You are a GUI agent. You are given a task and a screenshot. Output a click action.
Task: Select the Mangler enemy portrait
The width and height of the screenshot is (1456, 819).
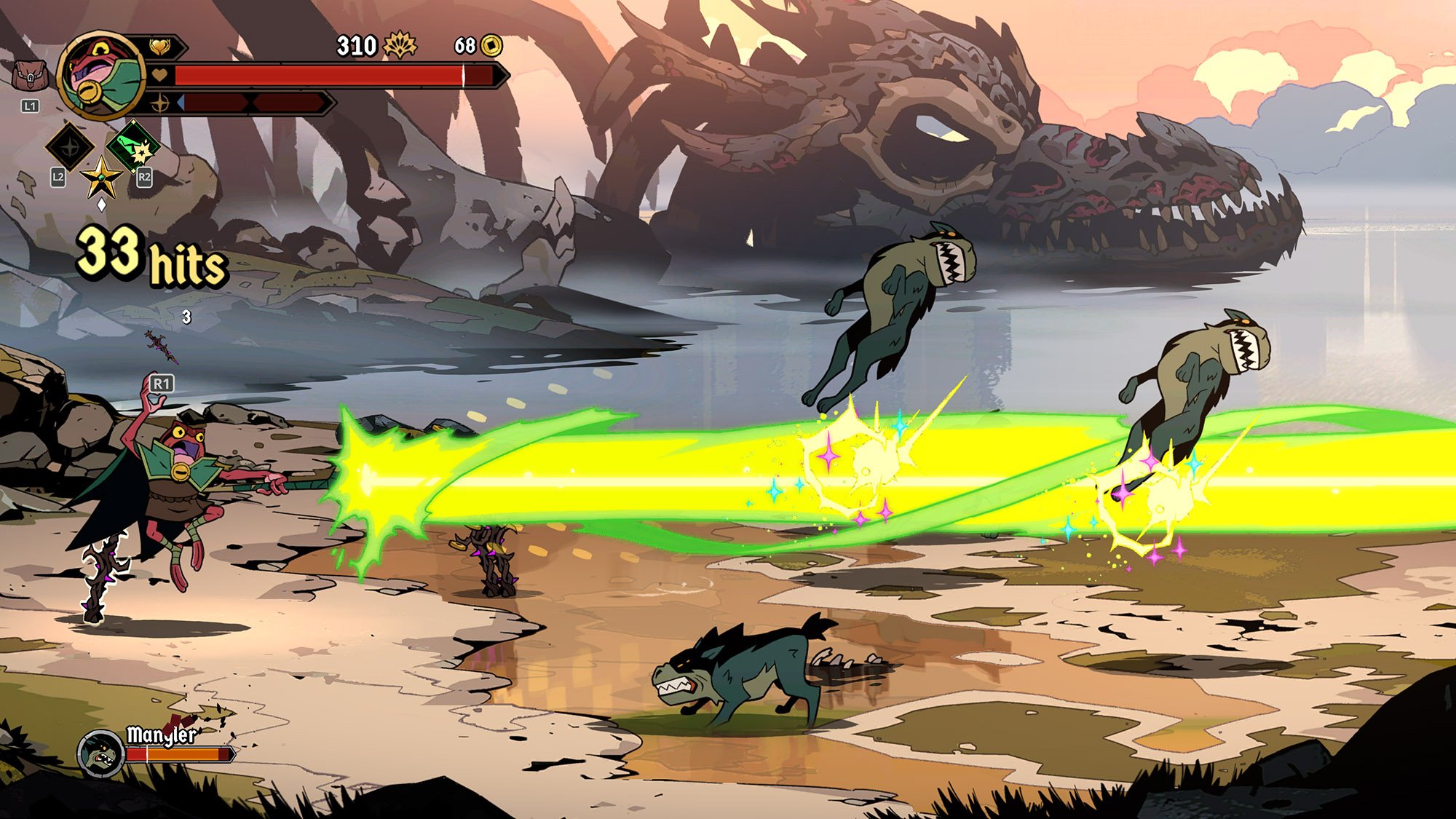[100, 753]
